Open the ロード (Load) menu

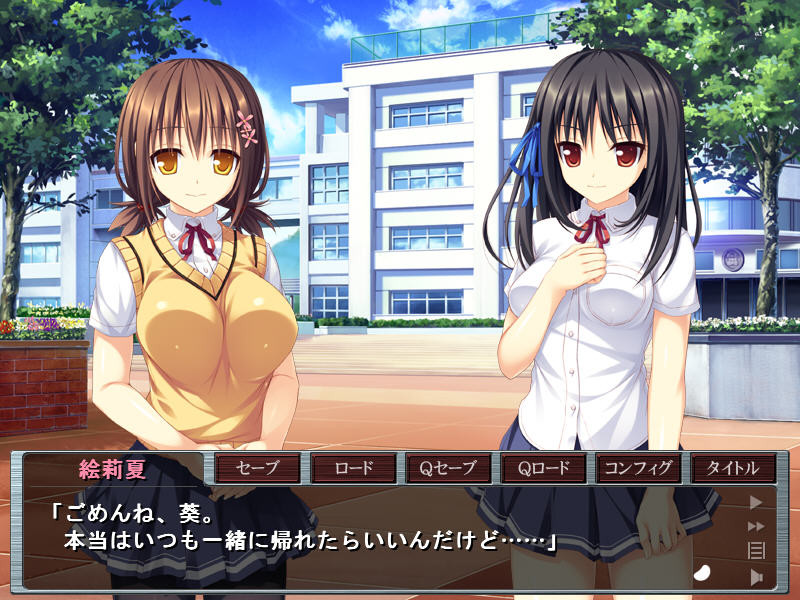[x=353, y=468]
